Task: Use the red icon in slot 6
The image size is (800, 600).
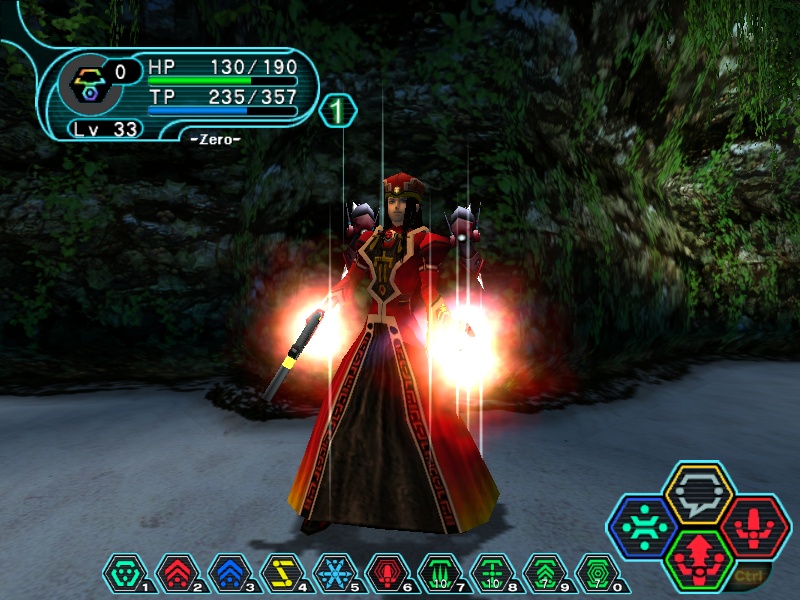Action: point(386,574)
